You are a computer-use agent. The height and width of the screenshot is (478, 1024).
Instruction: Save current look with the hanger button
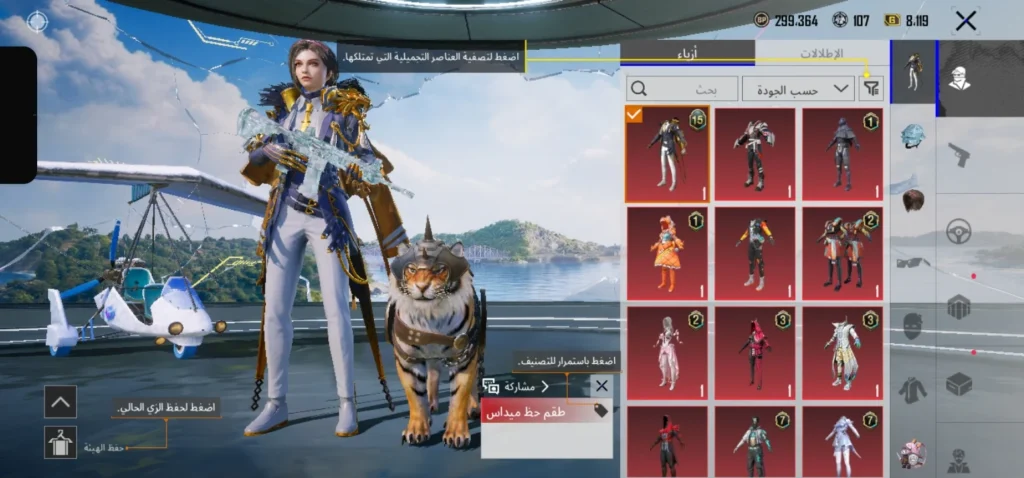tap(60, 442)
